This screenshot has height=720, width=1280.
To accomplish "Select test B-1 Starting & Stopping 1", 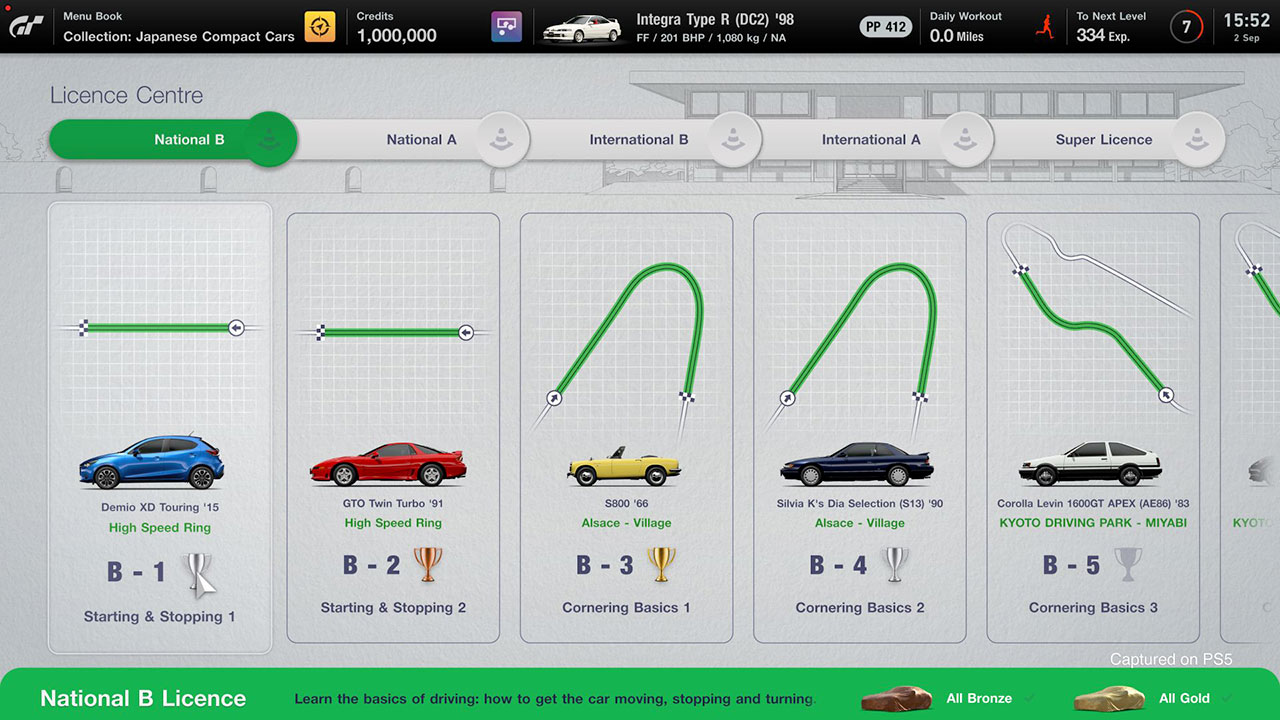I will pyautogui.click(x=160, y=428).
